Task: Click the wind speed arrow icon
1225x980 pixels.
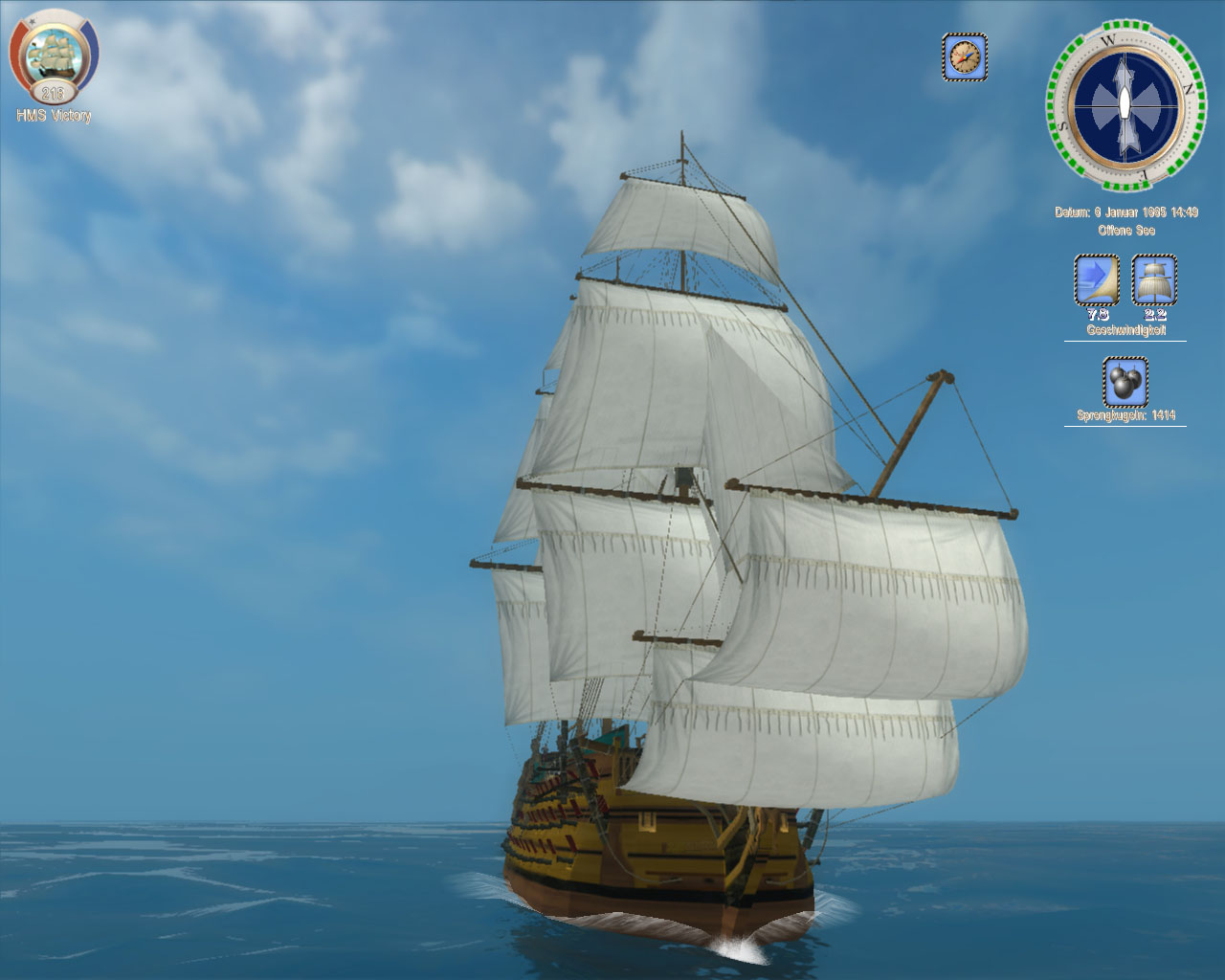Action: pos(1097,280)
